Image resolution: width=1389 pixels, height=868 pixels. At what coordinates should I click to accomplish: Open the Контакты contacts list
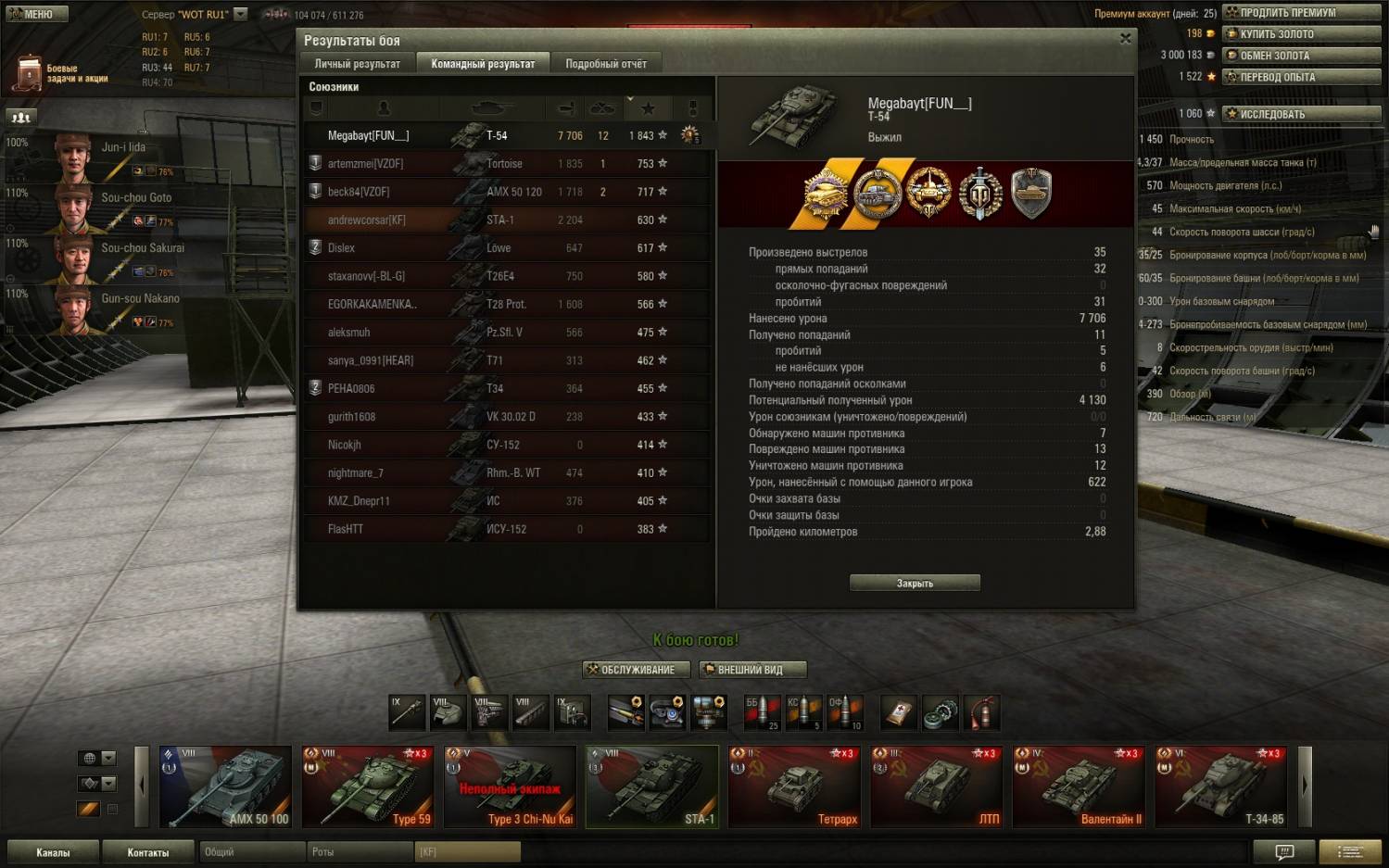[x=148, y=852]
